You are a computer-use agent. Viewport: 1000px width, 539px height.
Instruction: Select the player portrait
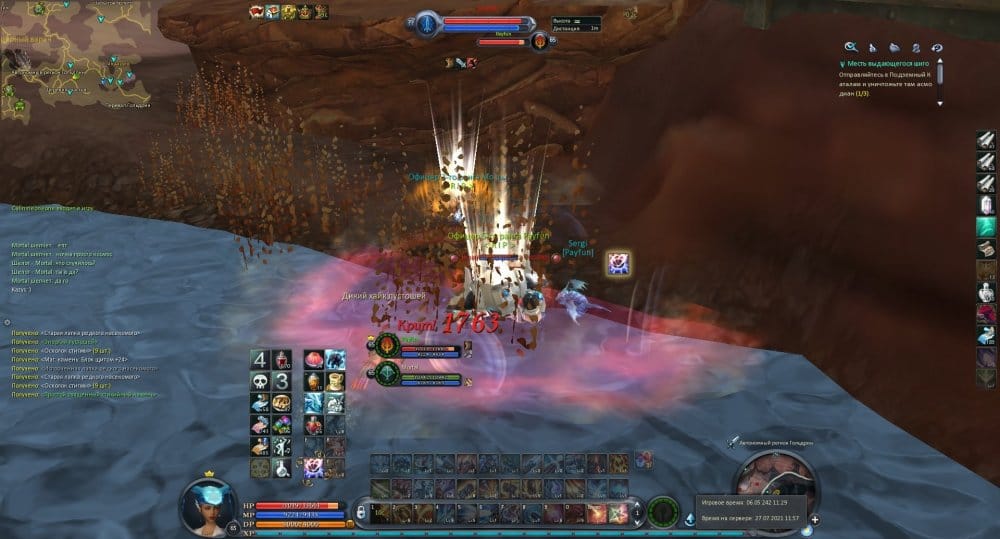[207, 506]
